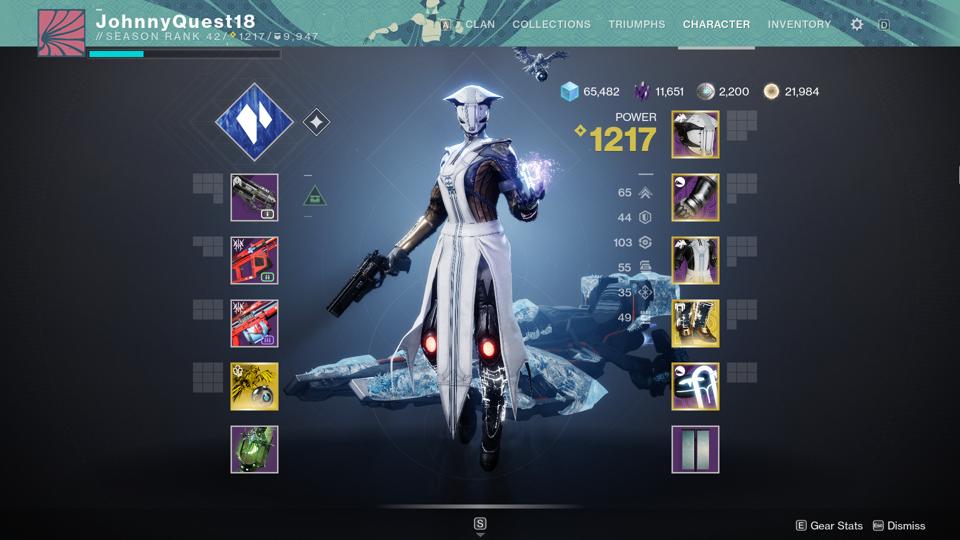
Task: Select the red power weapon slot
Action: tap(255, 323)
